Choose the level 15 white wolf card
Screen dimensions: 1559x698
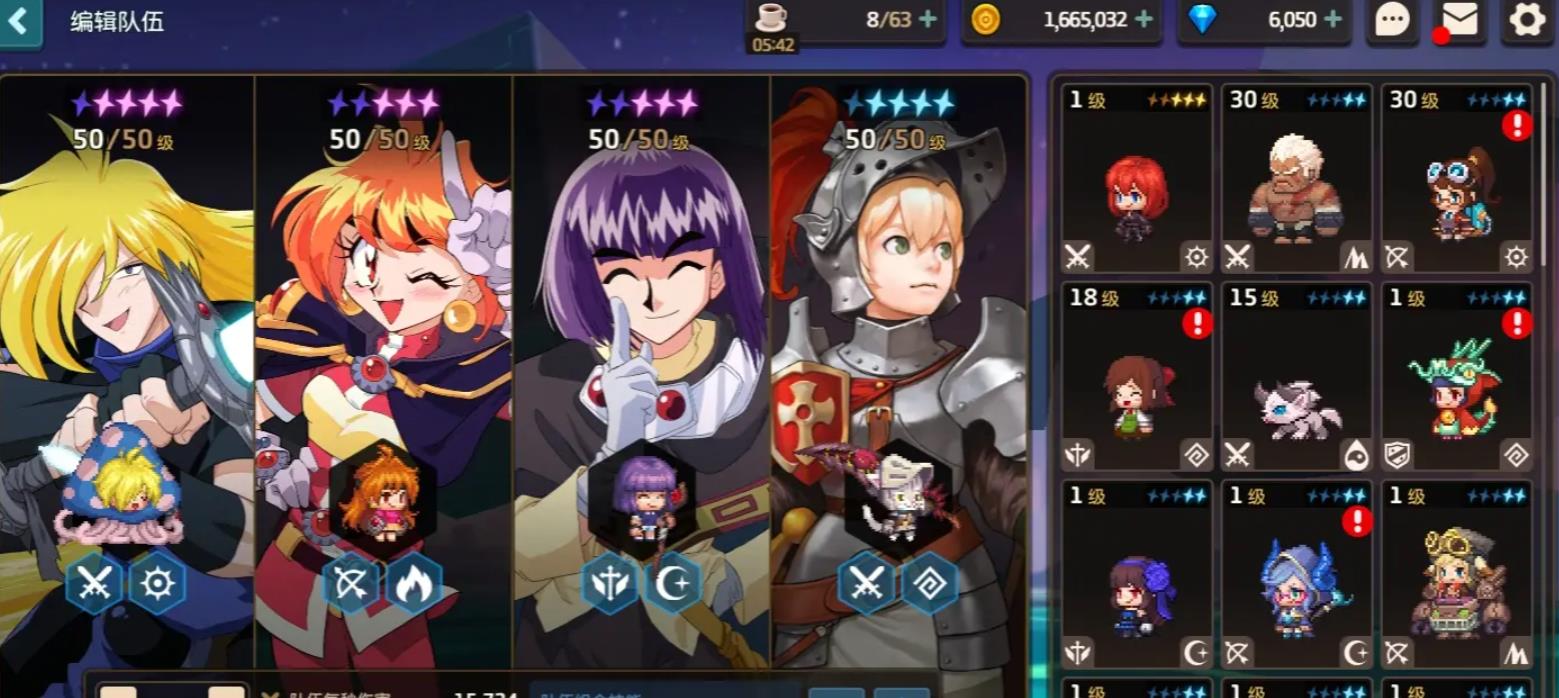click(x=1297, y=377)
